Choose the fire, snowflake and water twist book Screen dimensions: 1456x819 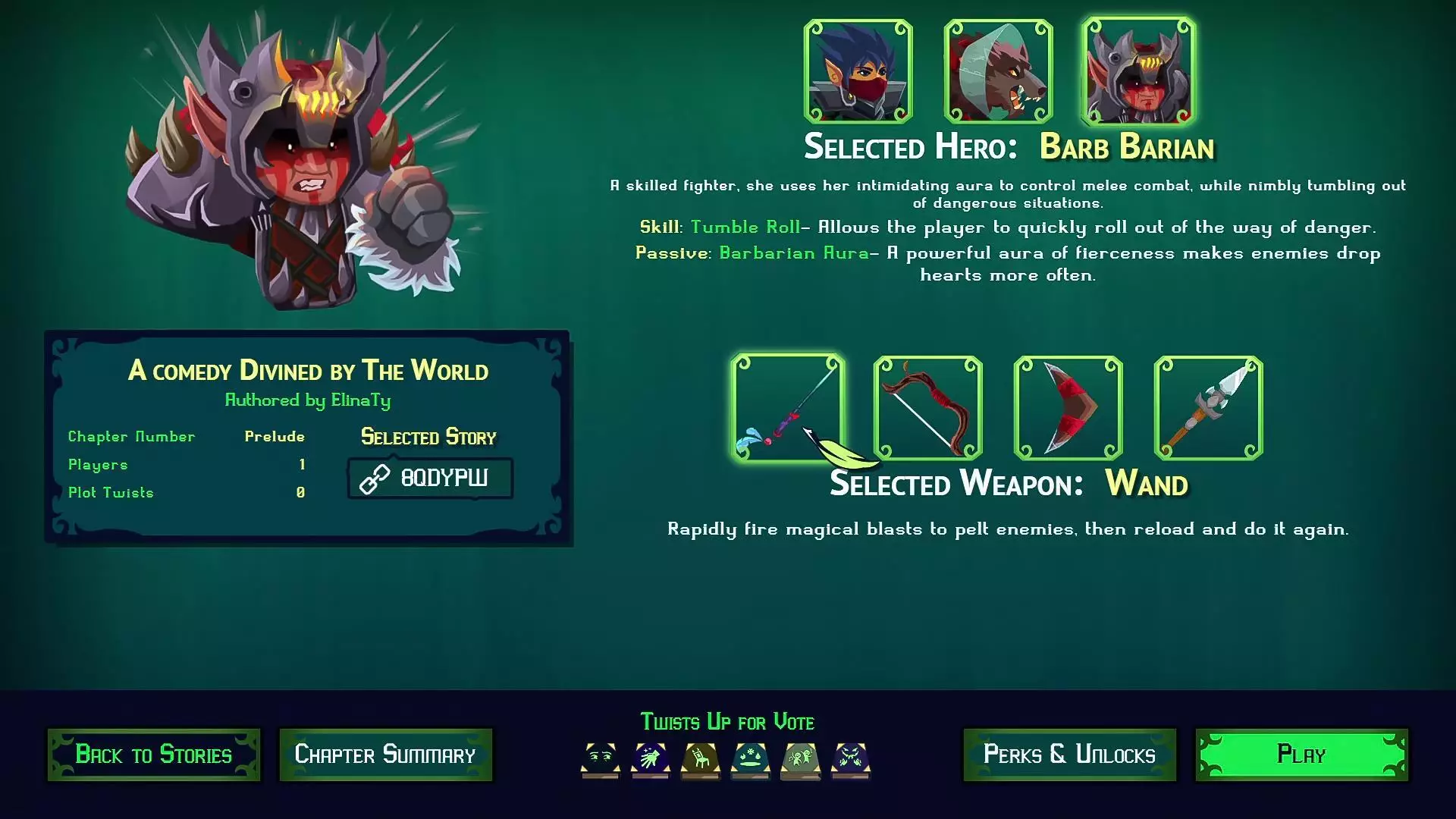tap(750, 759)
